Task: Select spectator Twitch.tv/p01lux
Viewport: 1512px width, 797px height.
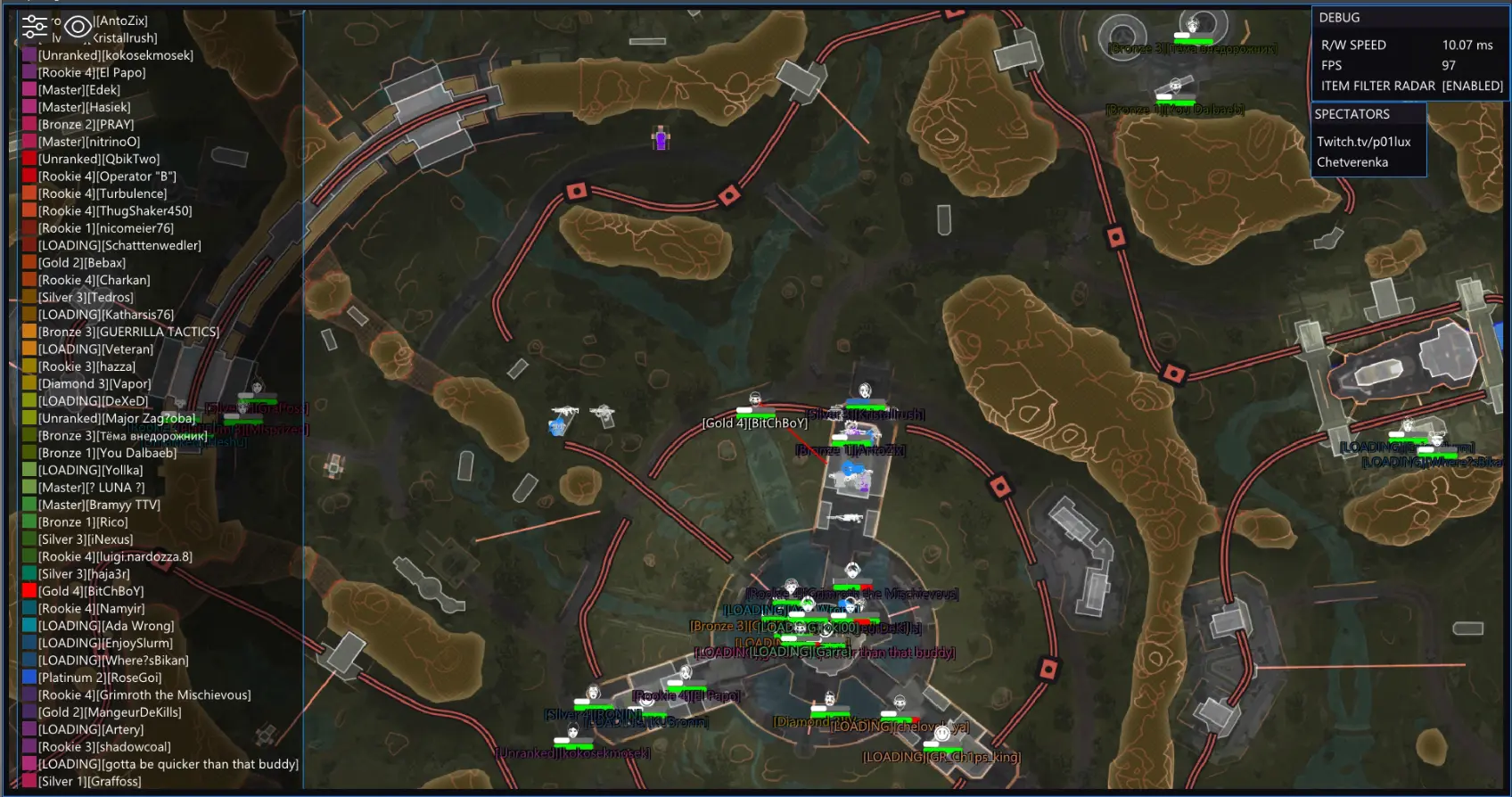Action: (x=1363, y=142)
